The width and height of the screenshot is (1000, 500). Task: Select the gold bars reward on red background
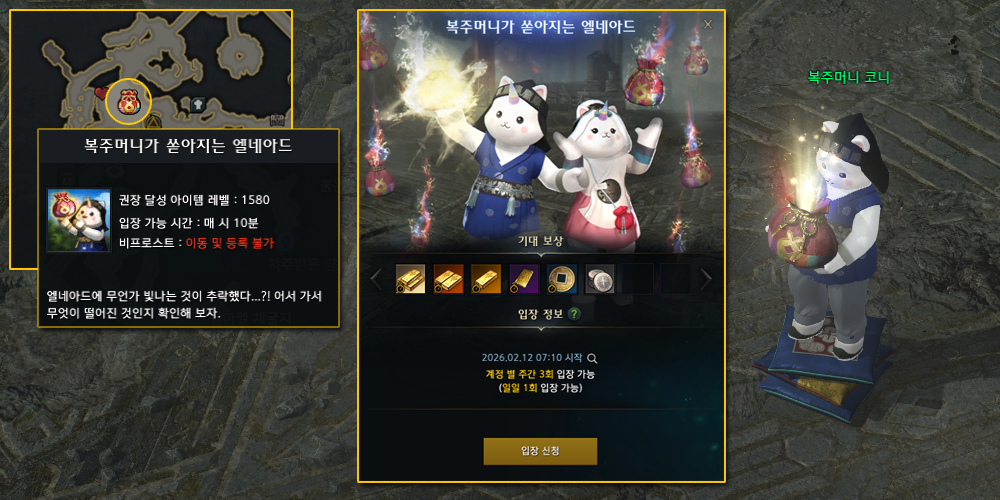tap(448, 279)
